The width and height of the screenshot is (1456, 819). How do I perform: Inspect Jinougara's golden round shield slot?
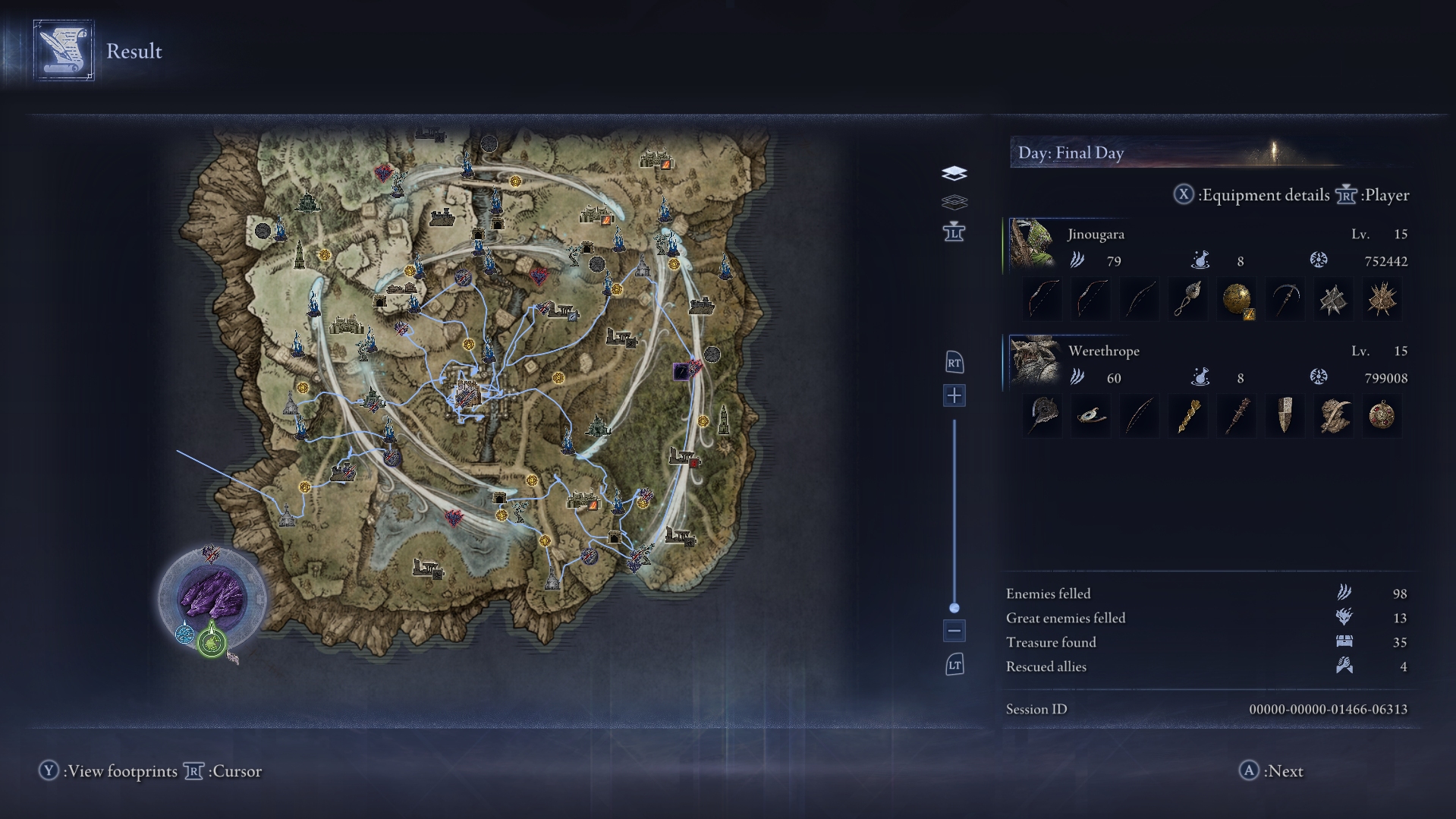pos(1237,299)
